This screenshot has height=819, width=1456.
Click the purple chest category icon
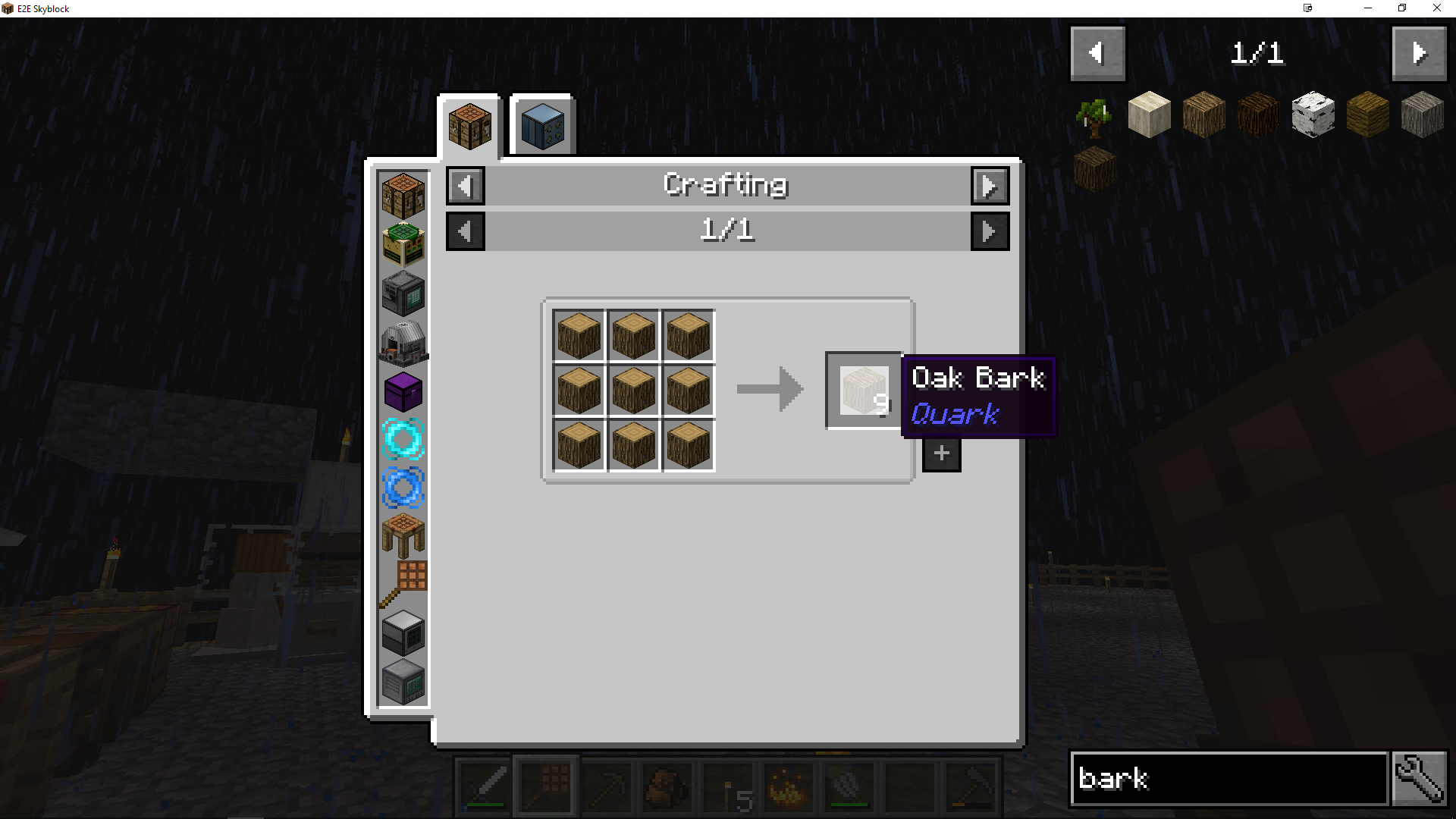pyautogui.click(x=402, y=392)
